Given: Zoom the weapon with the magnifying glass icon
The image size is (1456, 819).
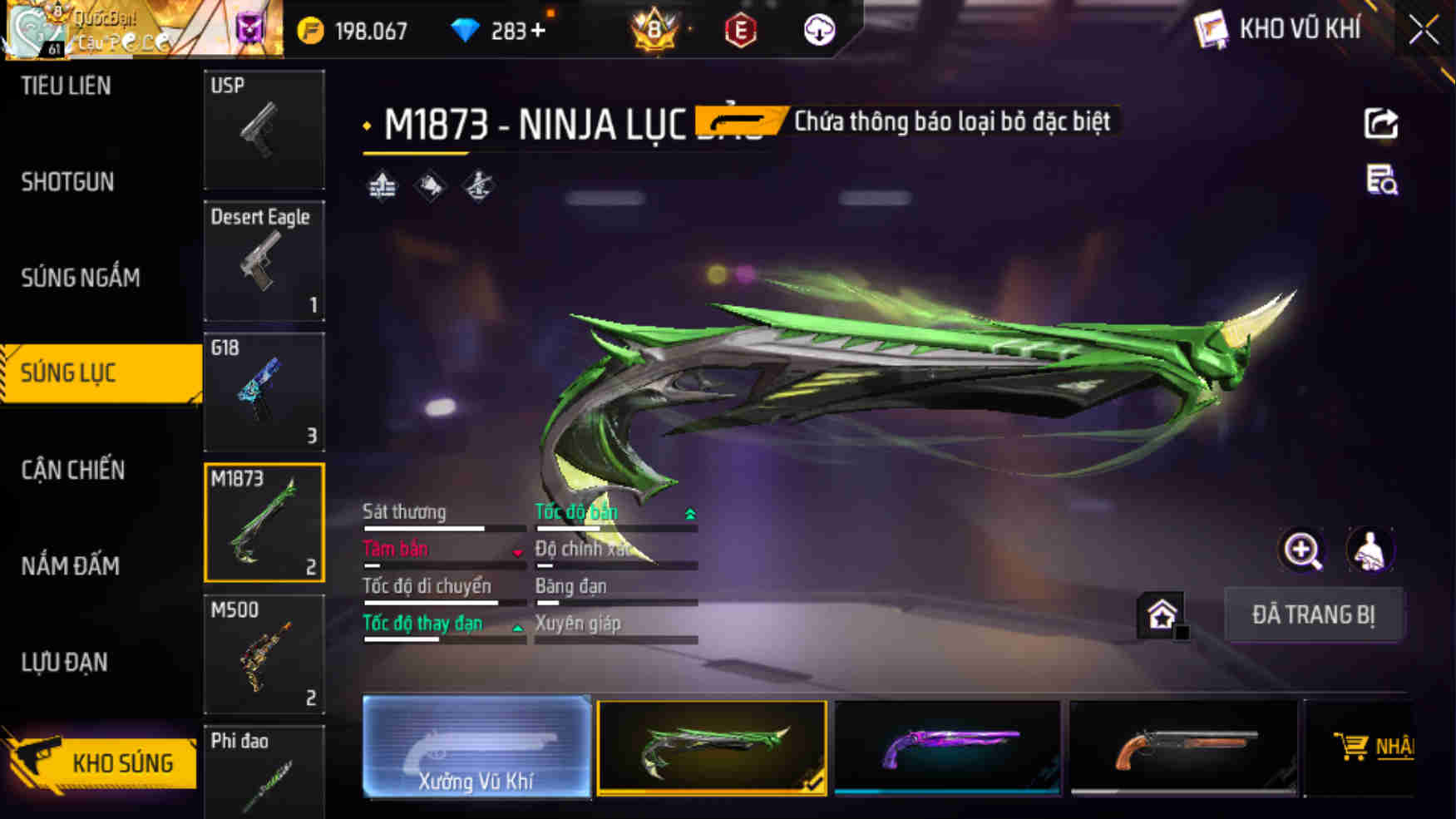Looking at the screenshot, I should pos(1301,550).
